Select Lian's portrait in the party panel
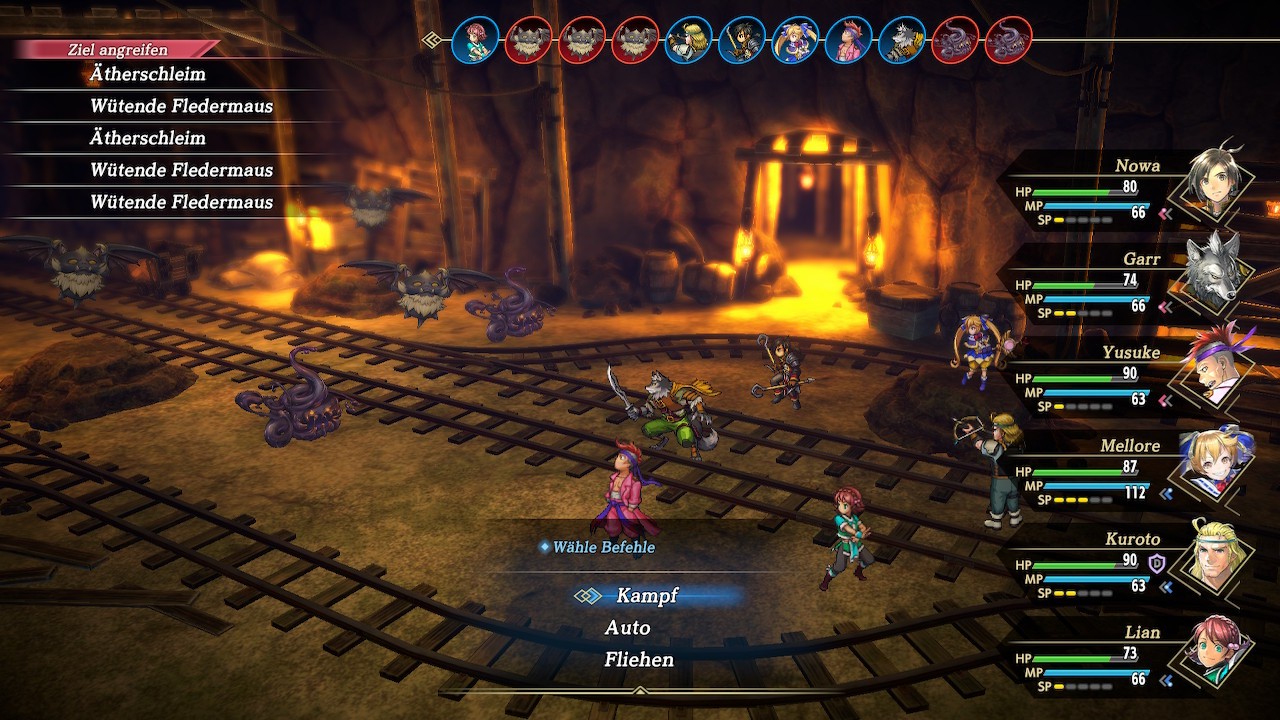The image size is (1280, 720). (x=1216, y=647)
